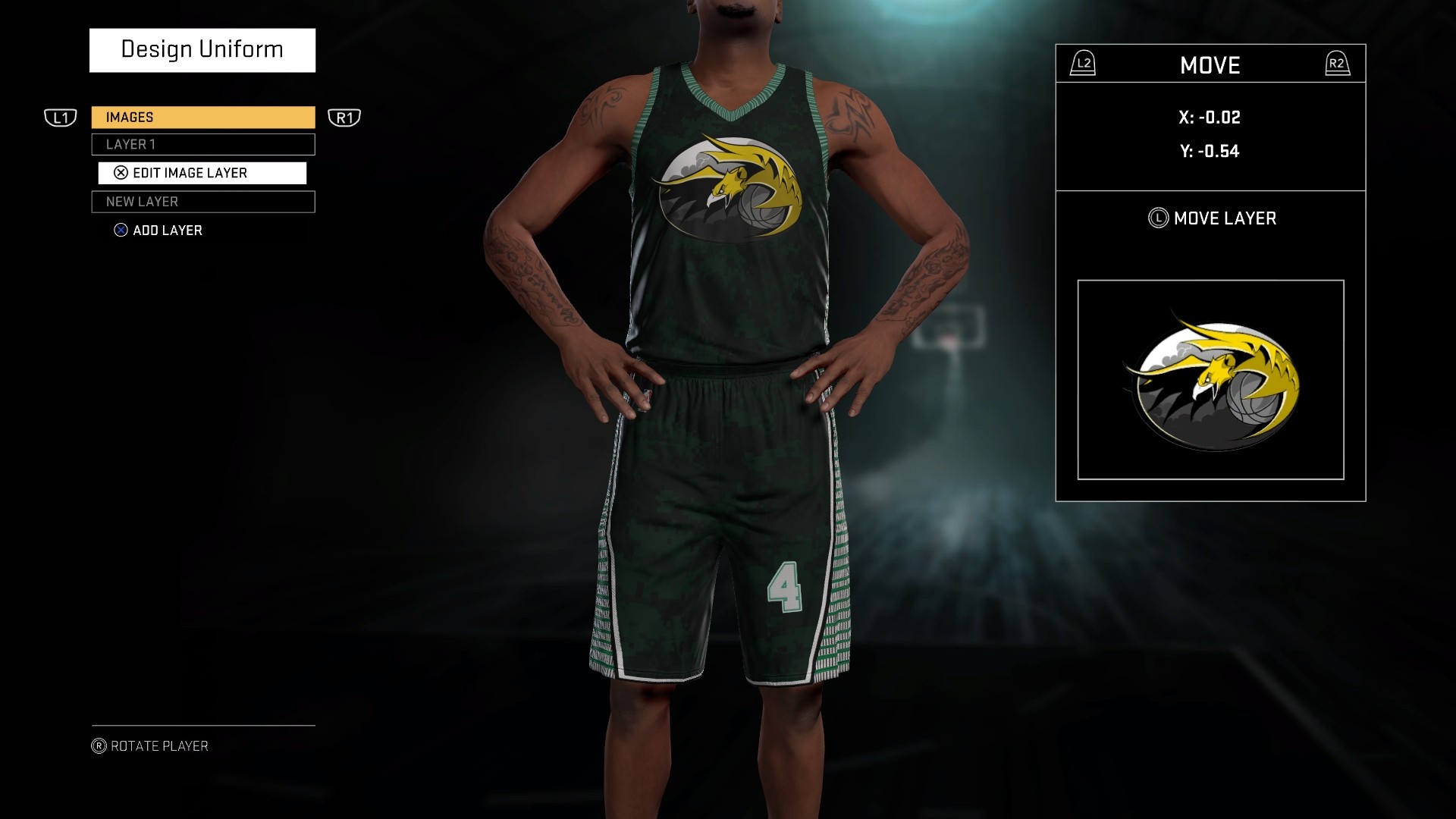Open the EDIT IMAGE LAYER panel
1456x819 pixels.
point(202,173)
